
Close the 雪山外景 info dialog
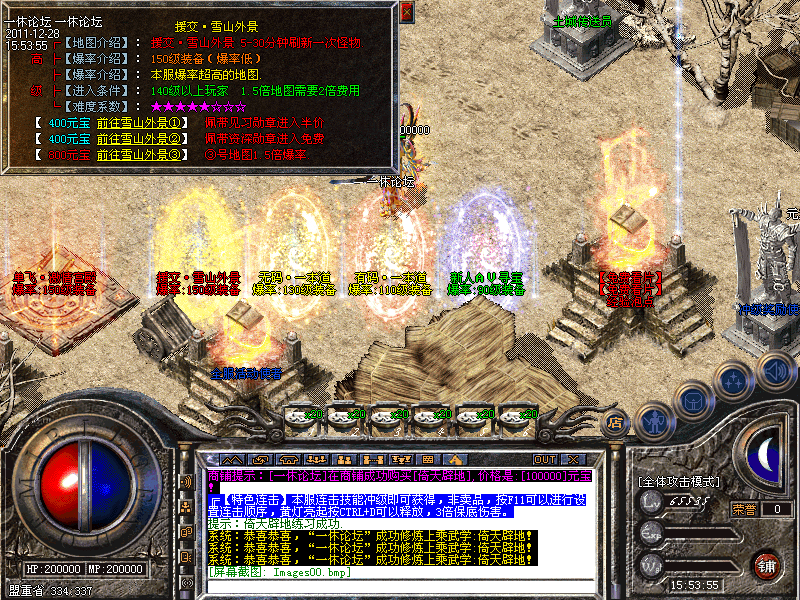406,12
